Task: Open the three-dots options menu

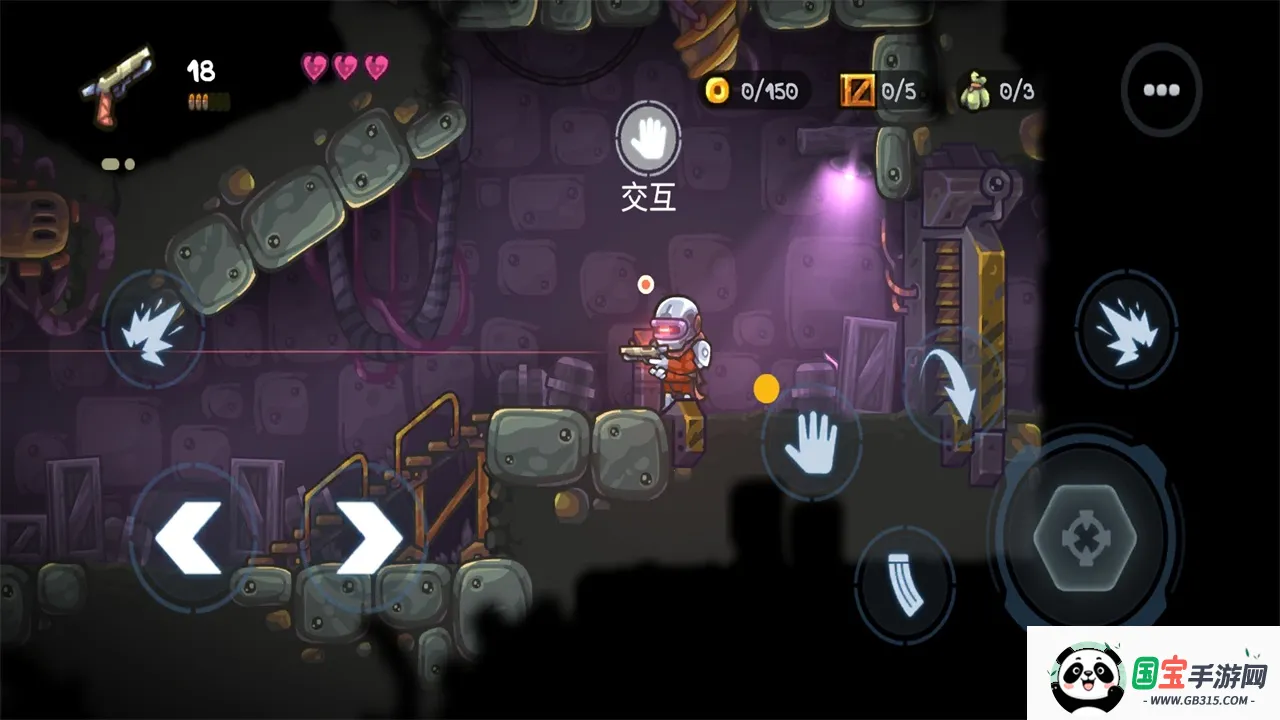Action: 1161,89
